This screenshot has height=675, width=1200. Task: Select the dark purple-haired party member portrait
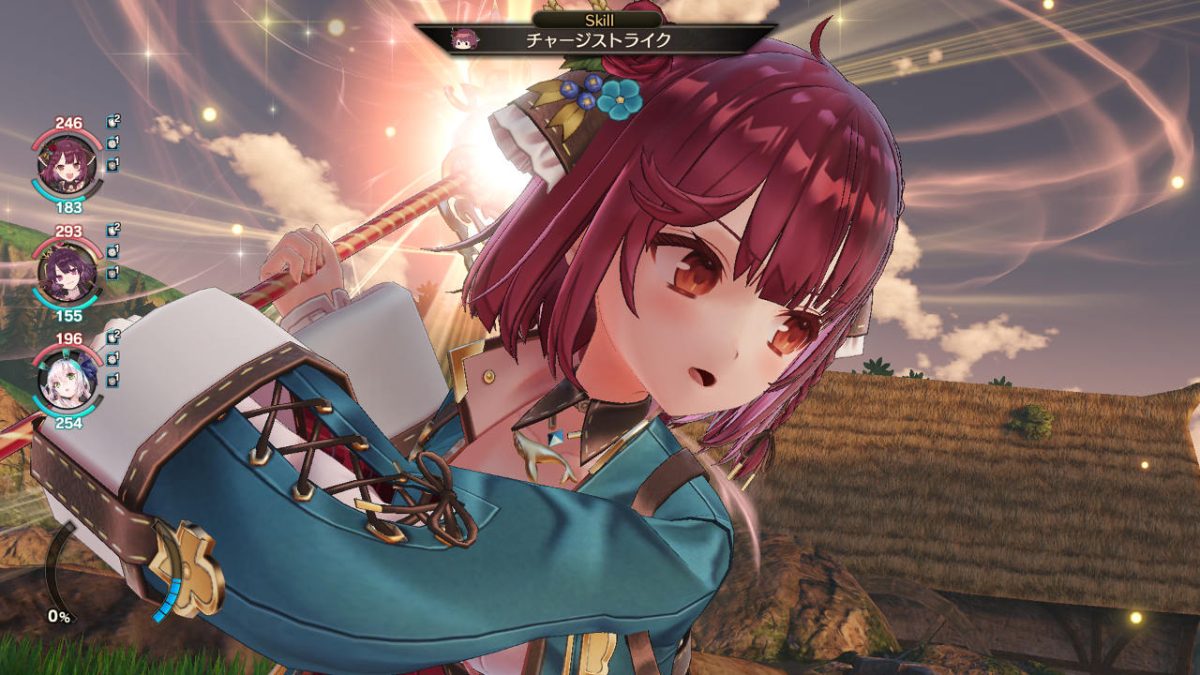click(x=66, y=271)
